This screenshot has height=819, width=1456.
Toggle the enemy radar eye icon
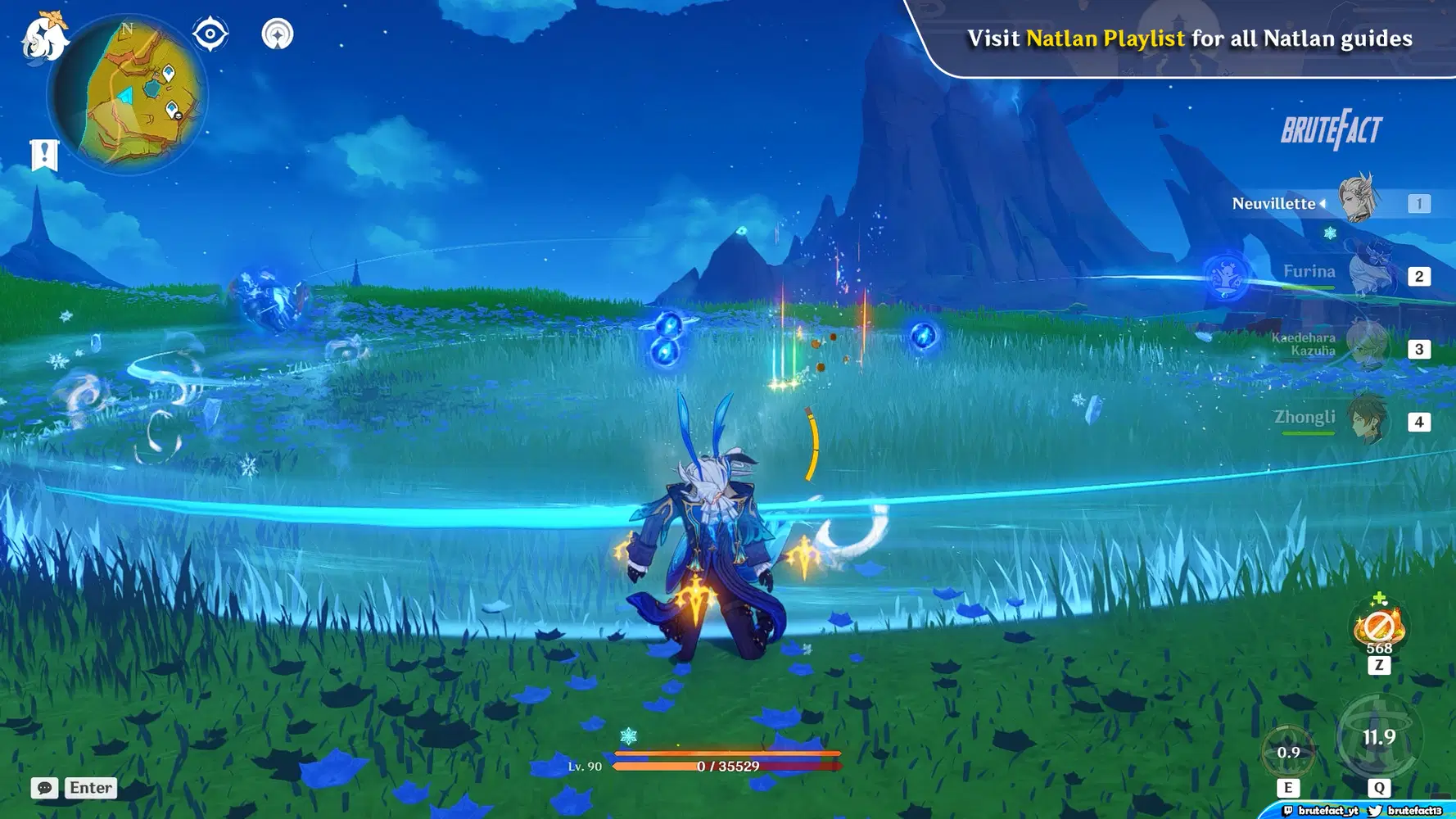click(x=209, y=34)
